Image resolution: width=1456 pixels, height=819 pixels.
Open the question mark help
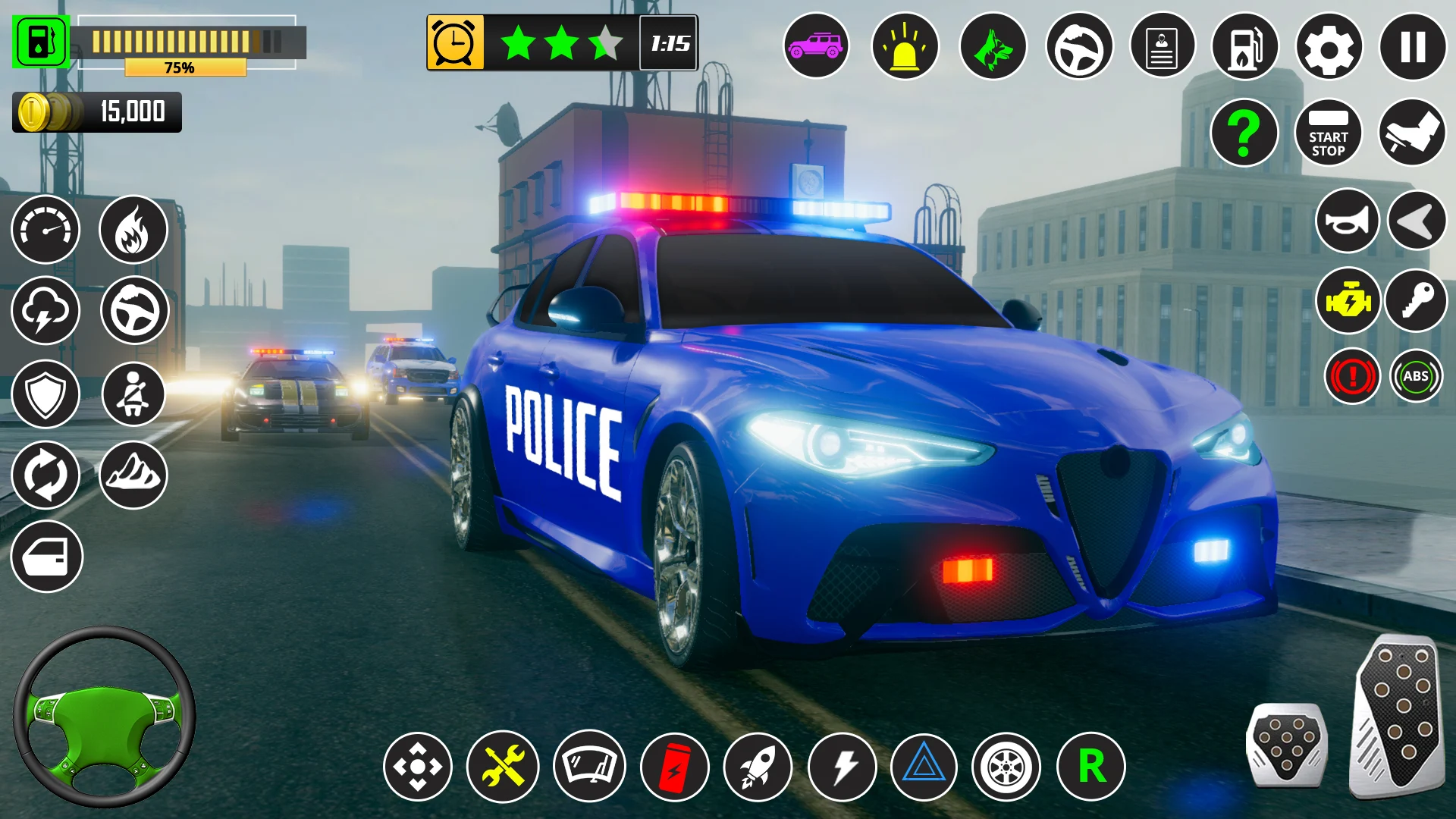click(x=1244, y=133)
